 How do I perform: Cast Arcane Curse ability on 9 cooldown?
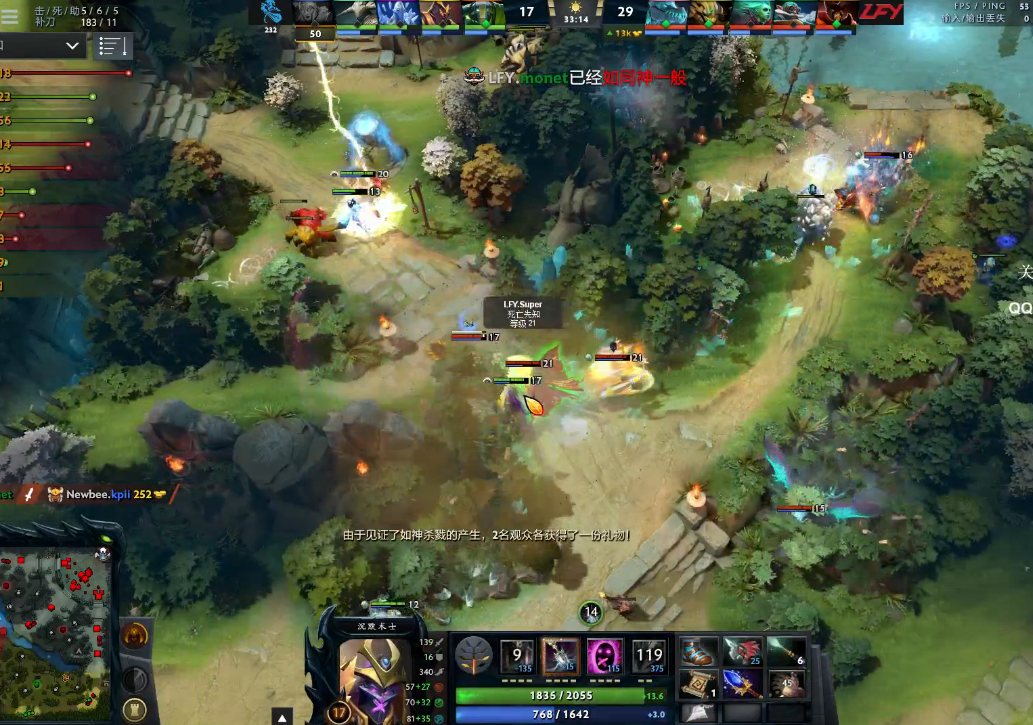point(517,656)
